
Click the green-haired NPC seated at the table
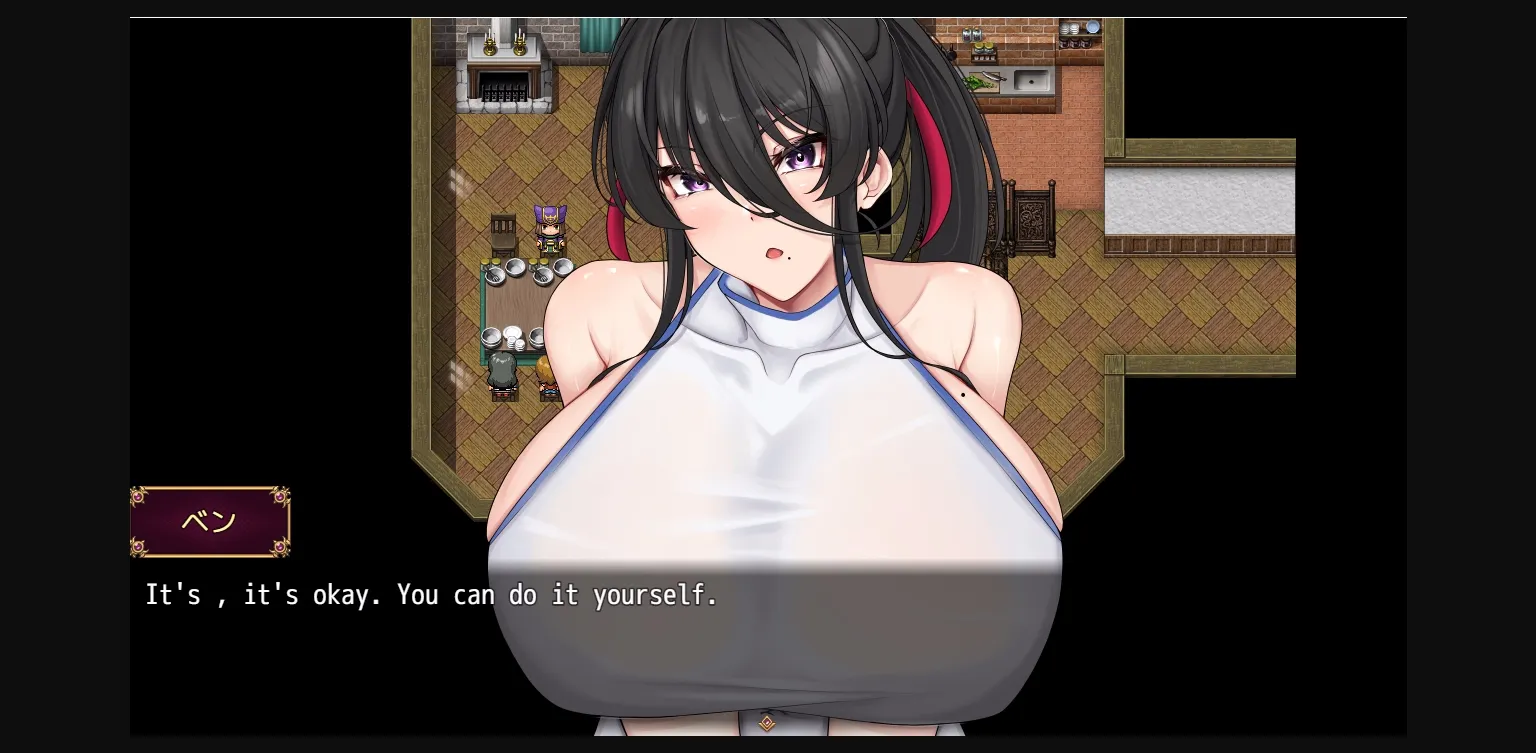coord(500,372)
